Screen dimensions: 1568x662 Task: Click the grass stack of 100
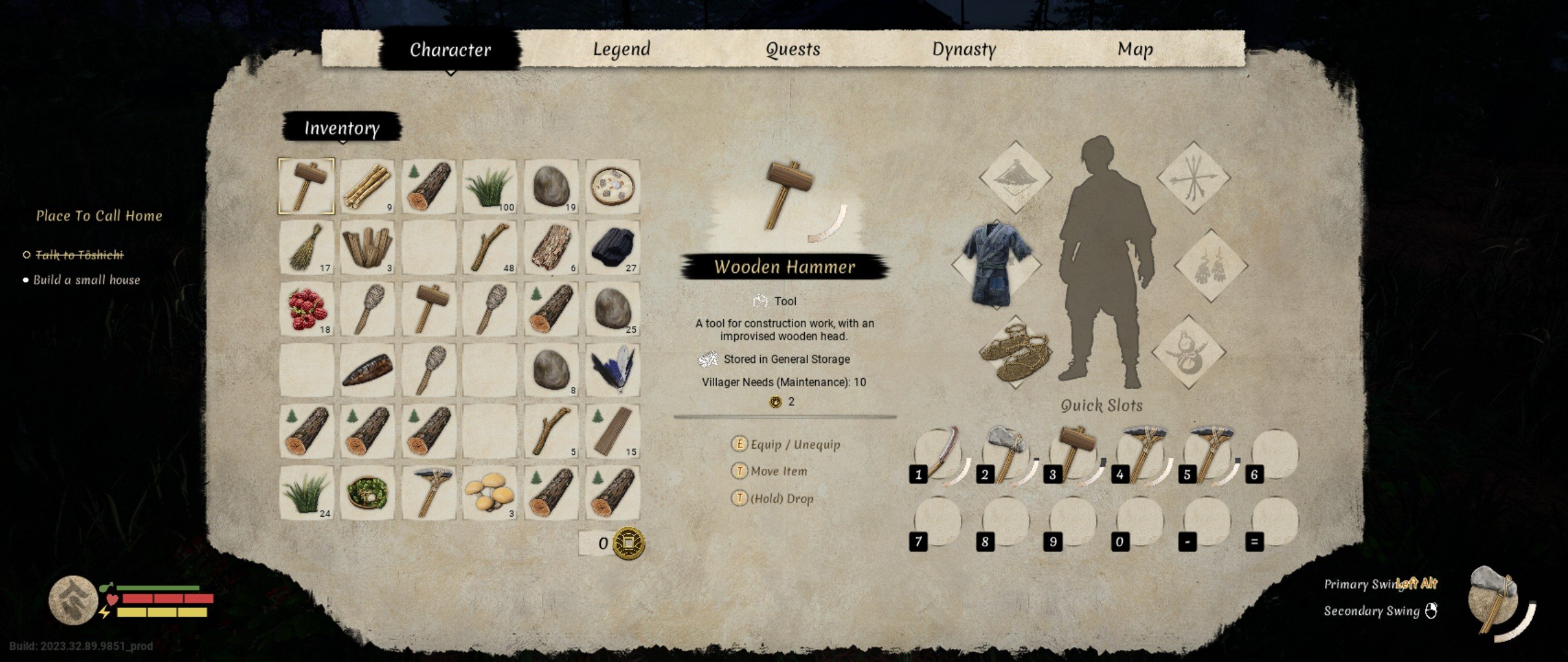coord(490,186)
